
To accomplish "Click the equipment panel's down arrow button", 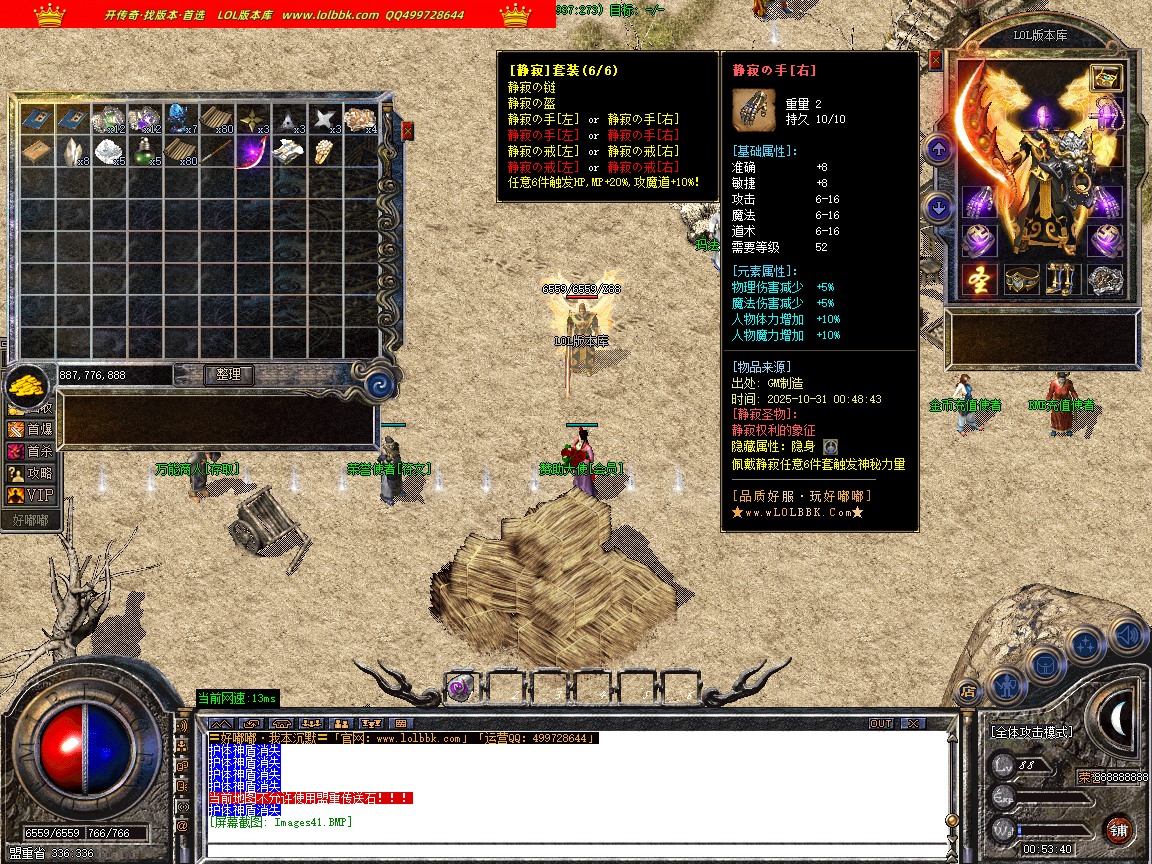I will (938, 208).
